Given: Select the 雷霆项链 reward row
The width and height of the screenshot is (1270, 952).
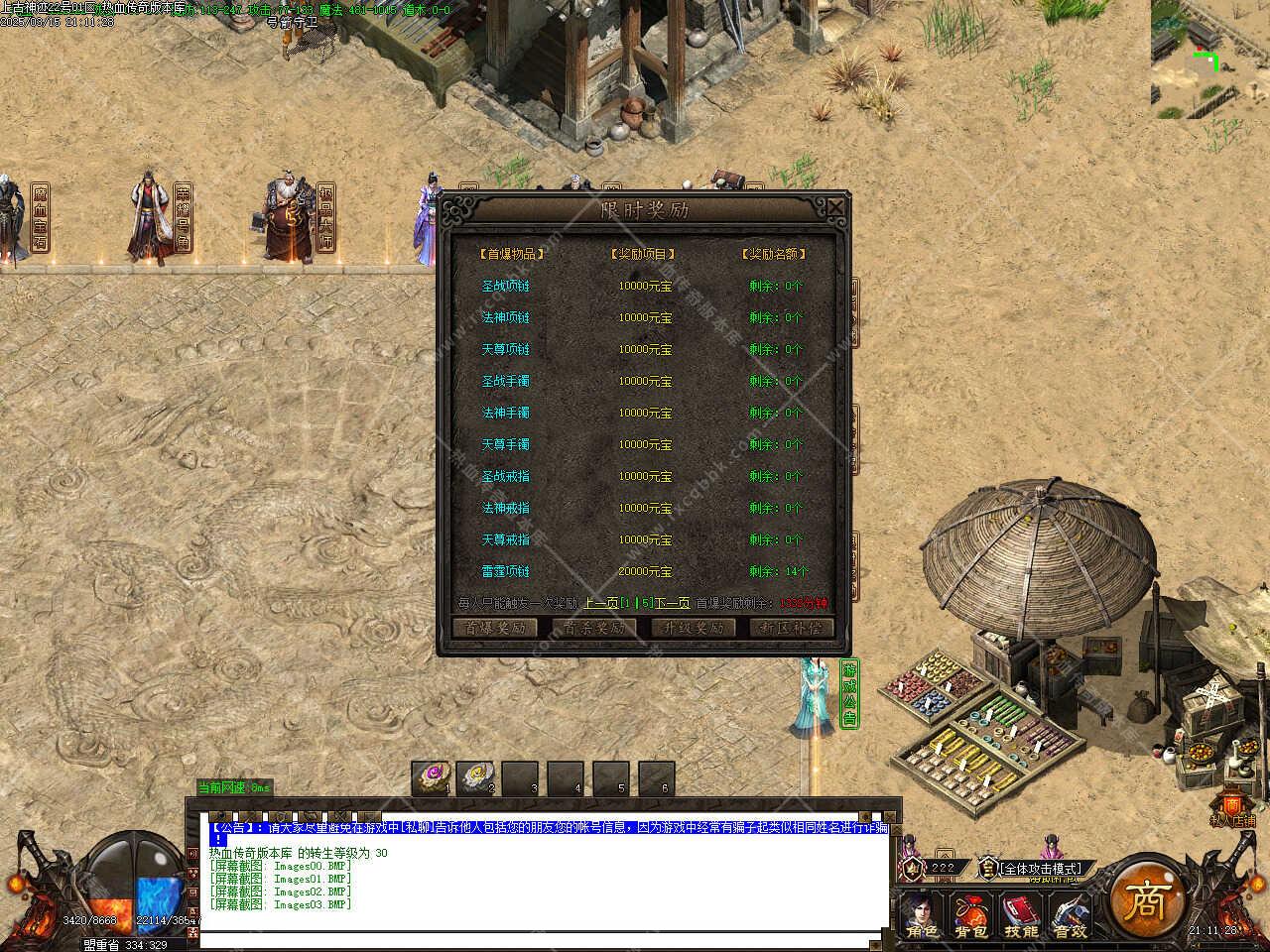Looking at the screenshot, I should coord(506,571).
